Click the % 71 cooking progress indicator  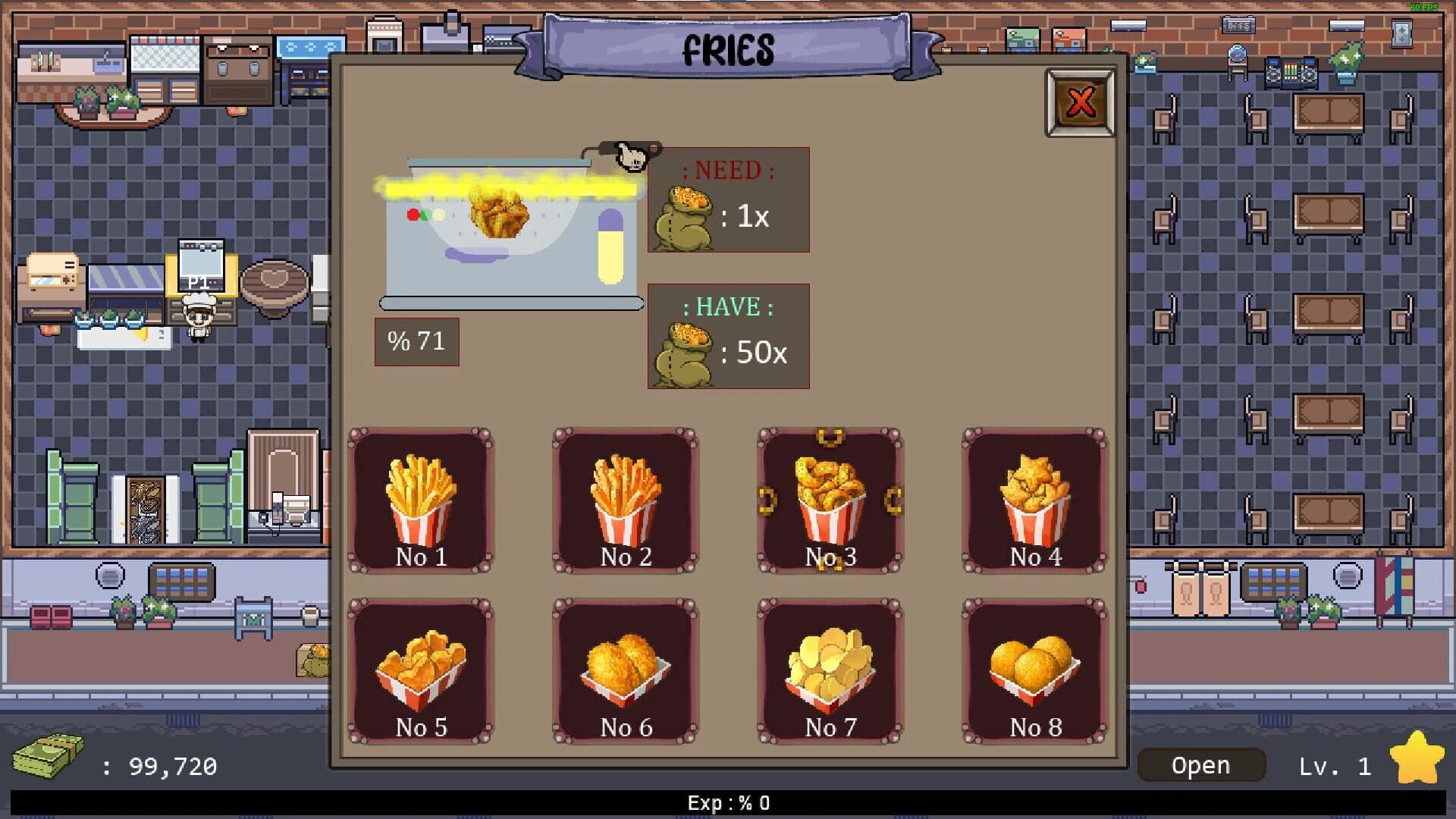pos(416,341)
